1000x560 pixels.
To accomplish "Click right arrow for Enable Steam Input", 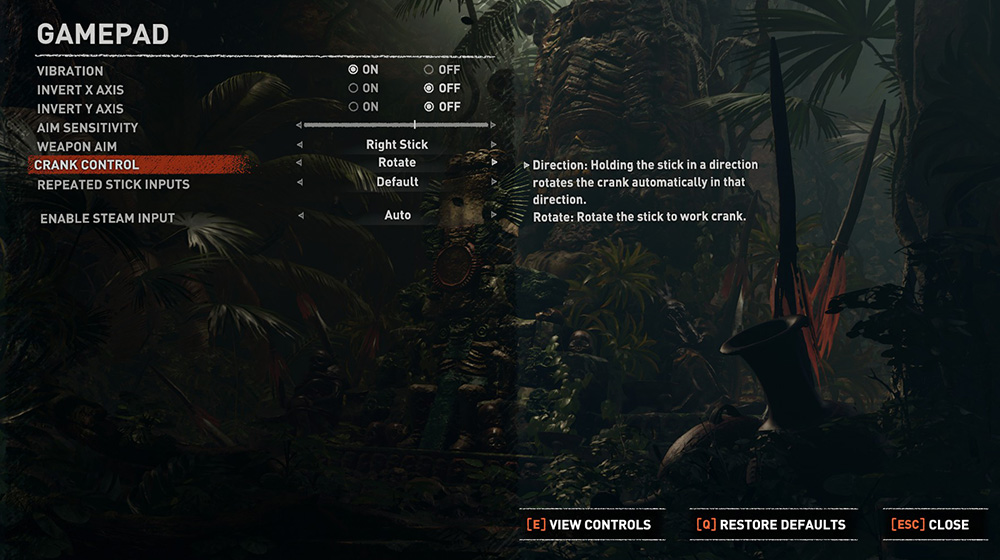I will pyautogui.click(x=494, y=215).
